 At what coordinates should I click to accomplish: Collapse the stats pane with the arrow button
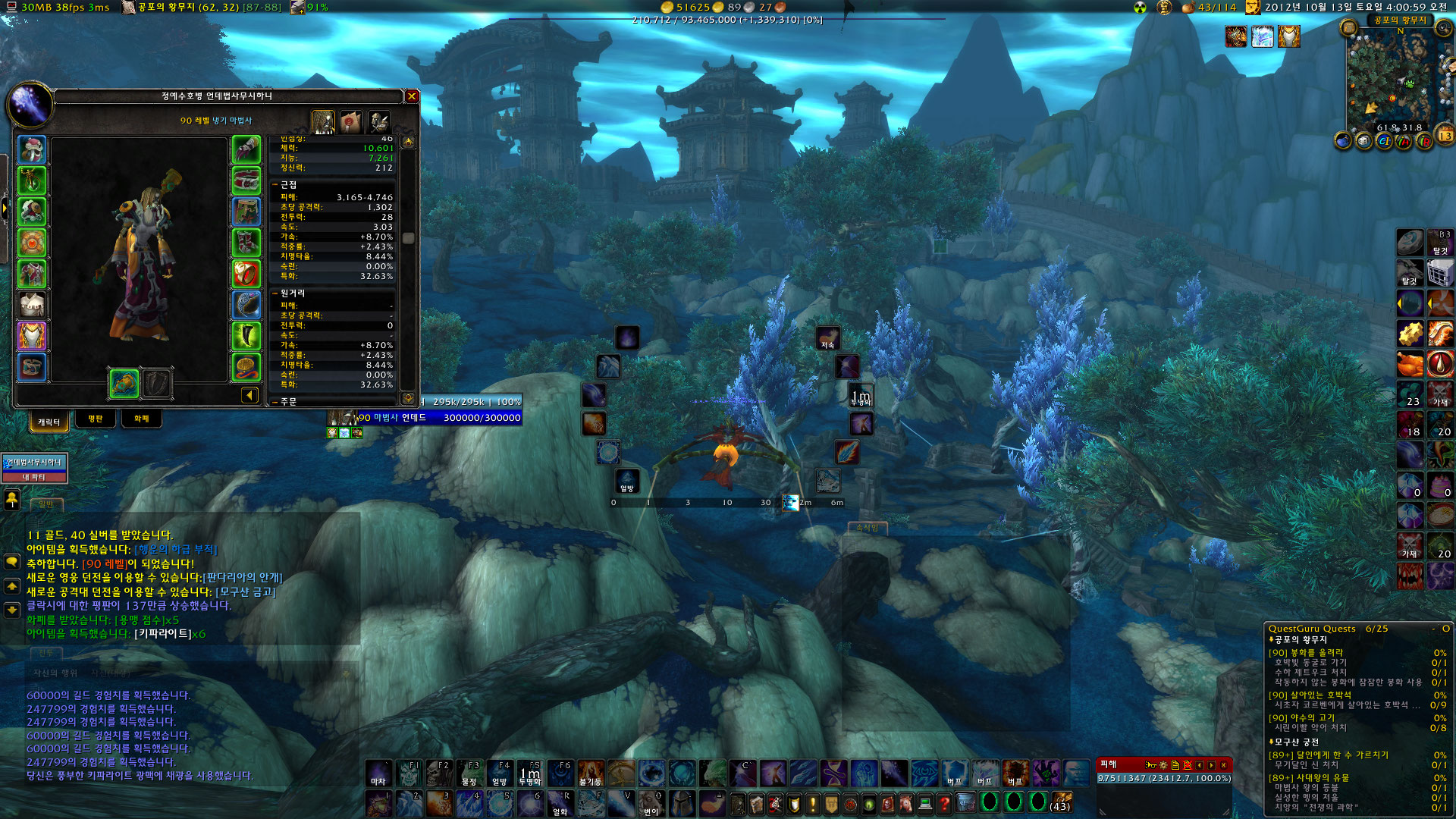(x=249, y=395)
